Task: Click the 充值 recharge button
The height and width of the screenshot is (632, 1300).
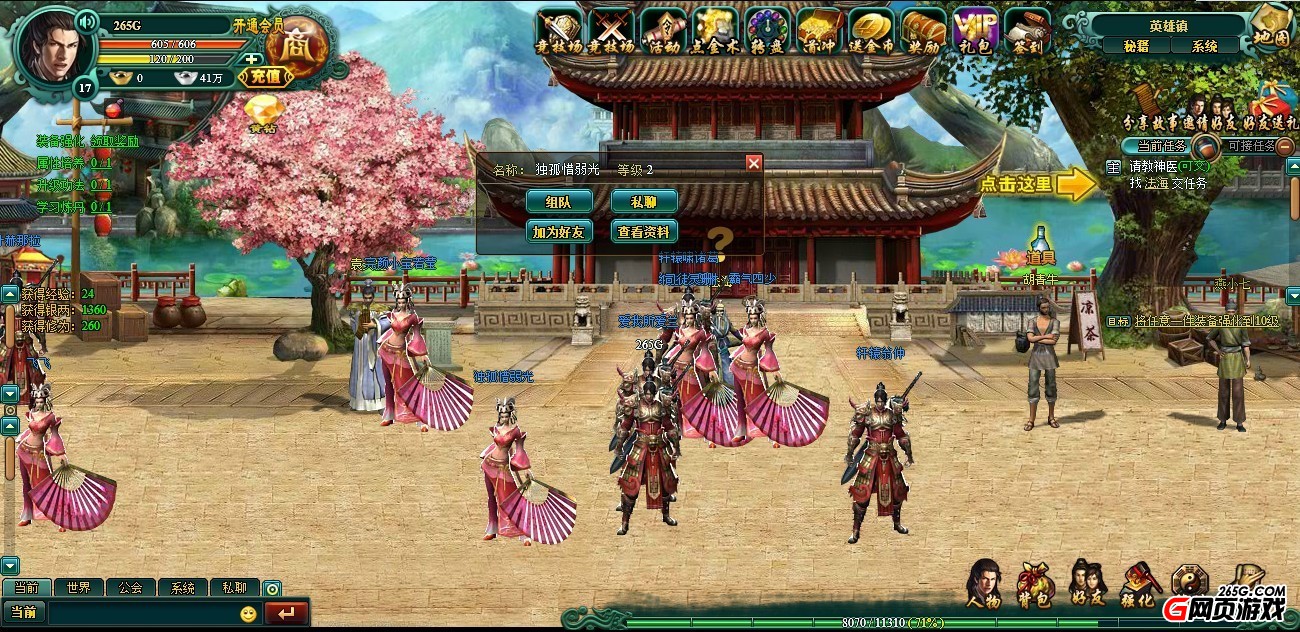Action: [x=265, y=76]
